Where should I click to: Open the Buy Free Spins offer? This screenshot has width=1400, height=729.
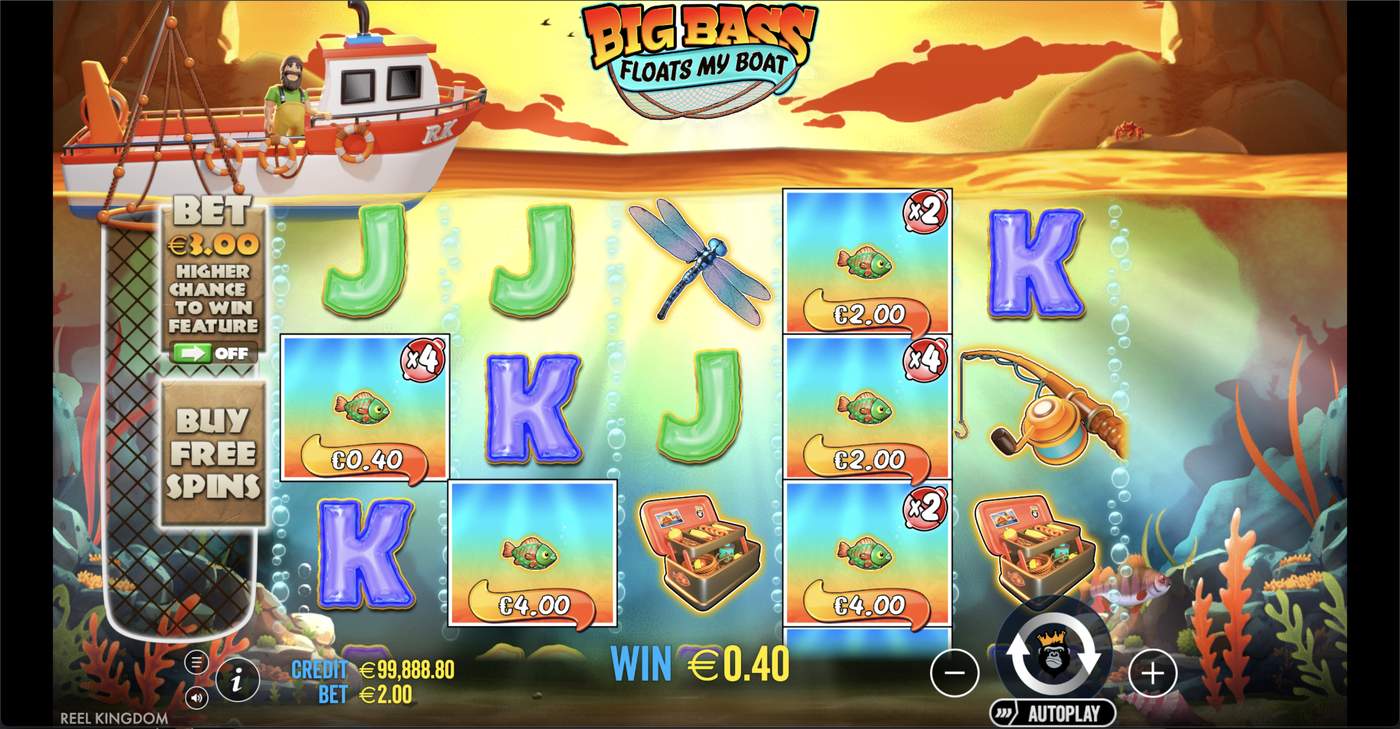(213, 453)
